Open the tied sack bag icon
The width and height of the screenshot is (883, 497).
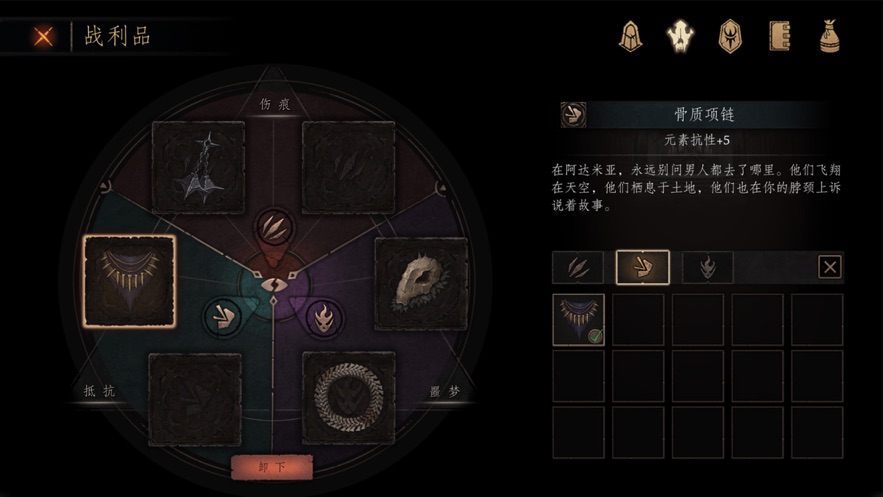tap(829, 37)
